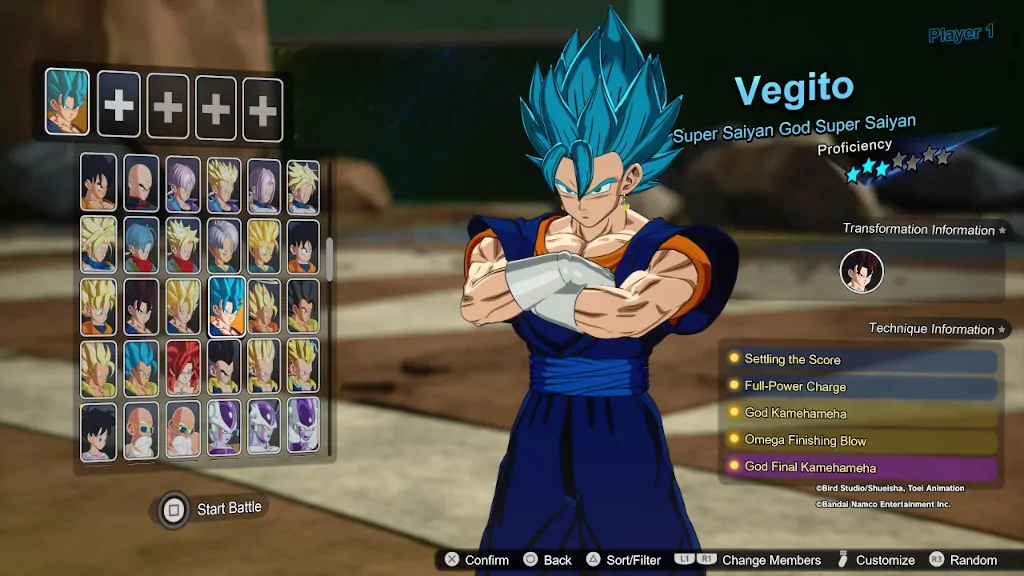Select the Settling the Score technique
The image size is (1024, 576).
[860, 360]
